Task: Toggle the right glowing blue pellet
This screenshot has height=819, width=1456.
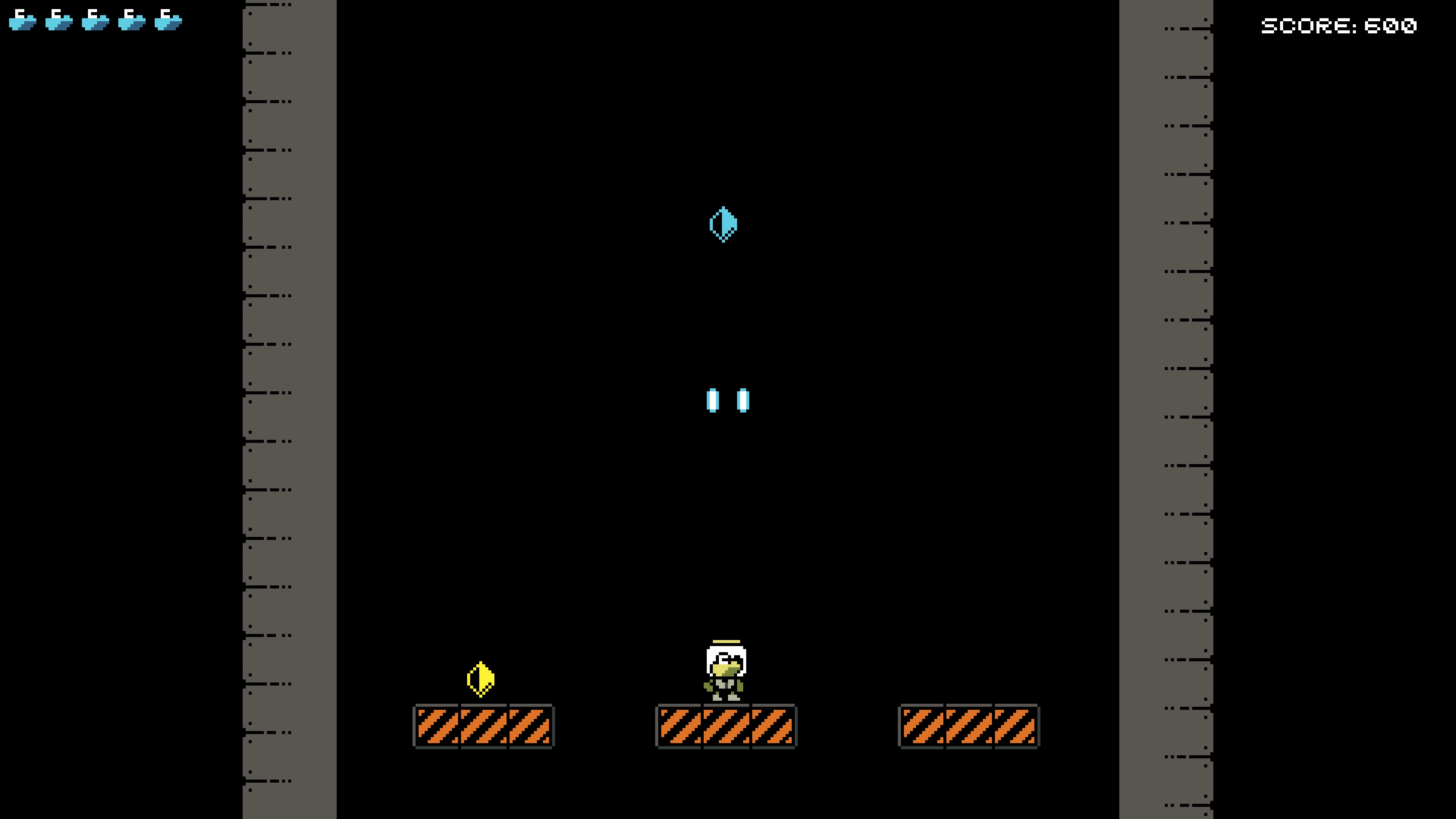Action: tap(743, 400)
